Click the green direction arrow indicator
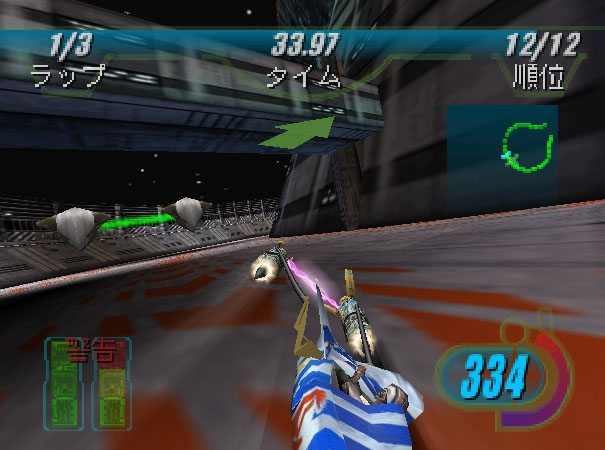This screenshot has height=450, width=605. click(x=300, y=132)
